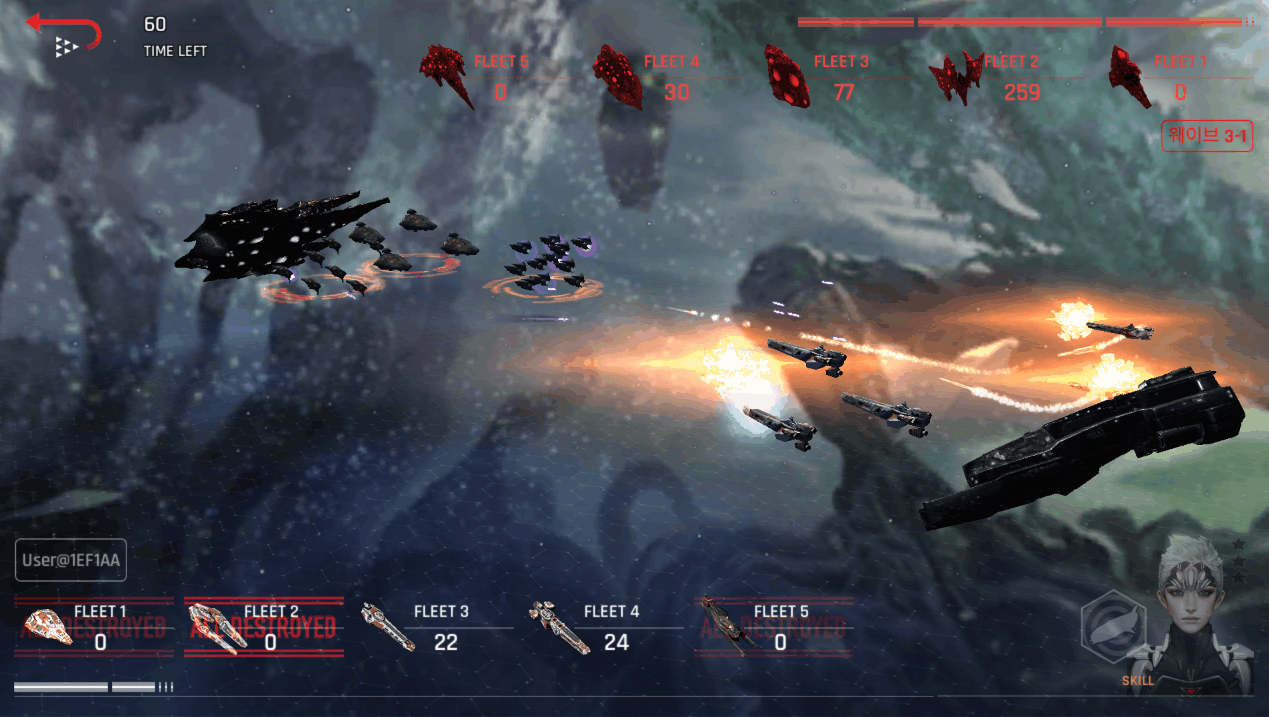
Task: Choose the destroyed Fleet 1 panel
Action: click(93, 627)
